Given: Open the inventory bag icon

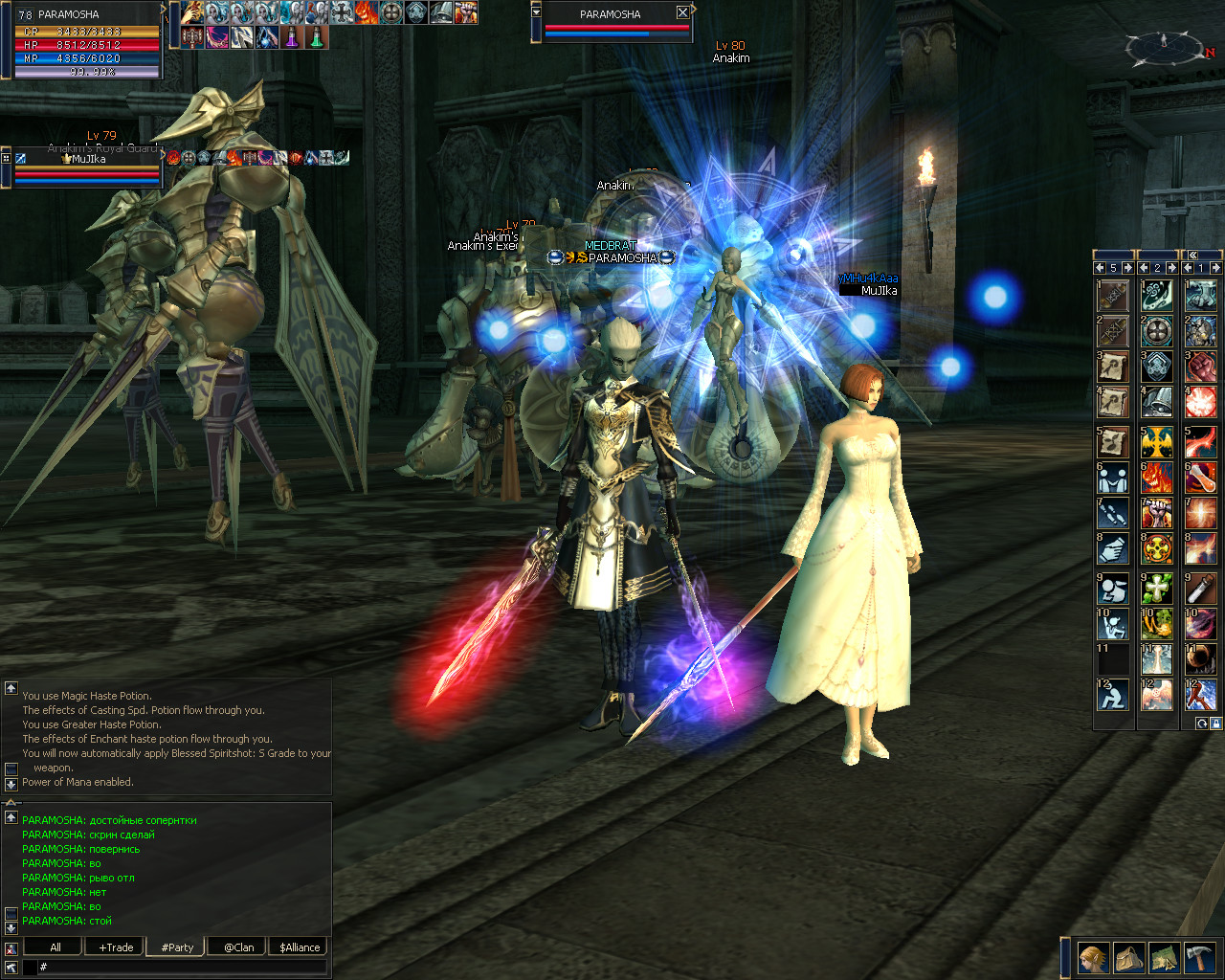Looking at the screenshot, I should click(1128, 957).
